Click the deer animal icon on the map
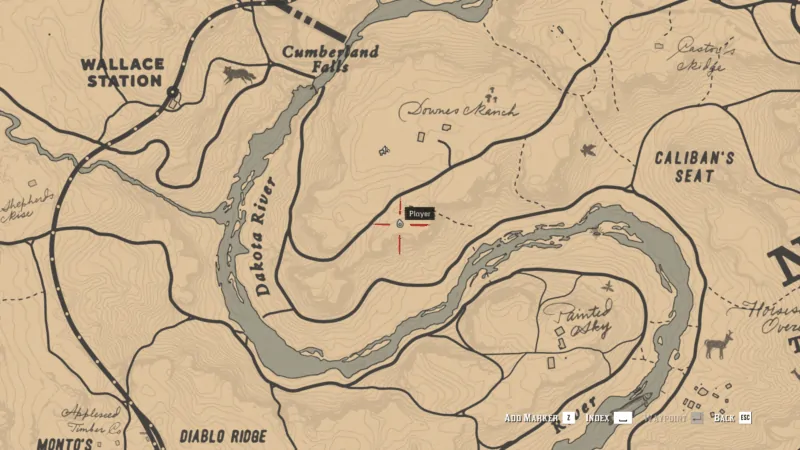This screenshot has width=800, height=450. (x=718, y=345)
